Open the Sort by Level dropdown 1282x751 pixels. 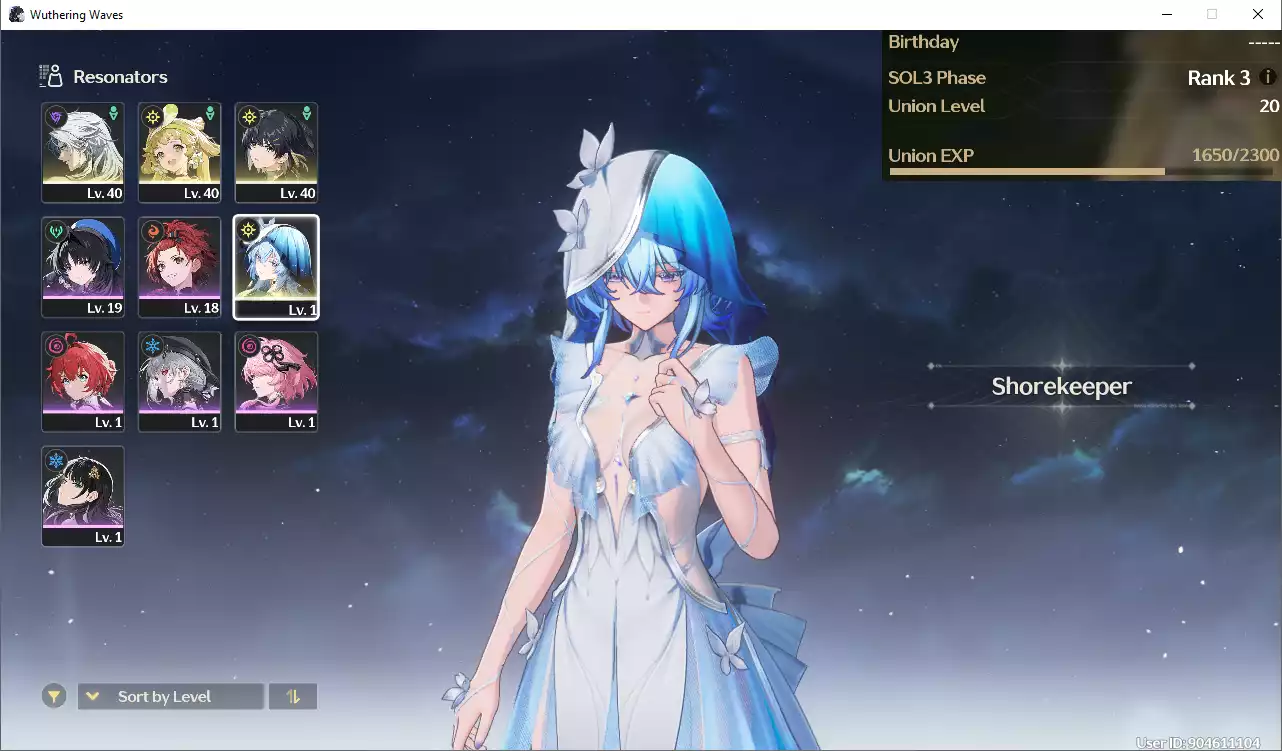(171, 696)
